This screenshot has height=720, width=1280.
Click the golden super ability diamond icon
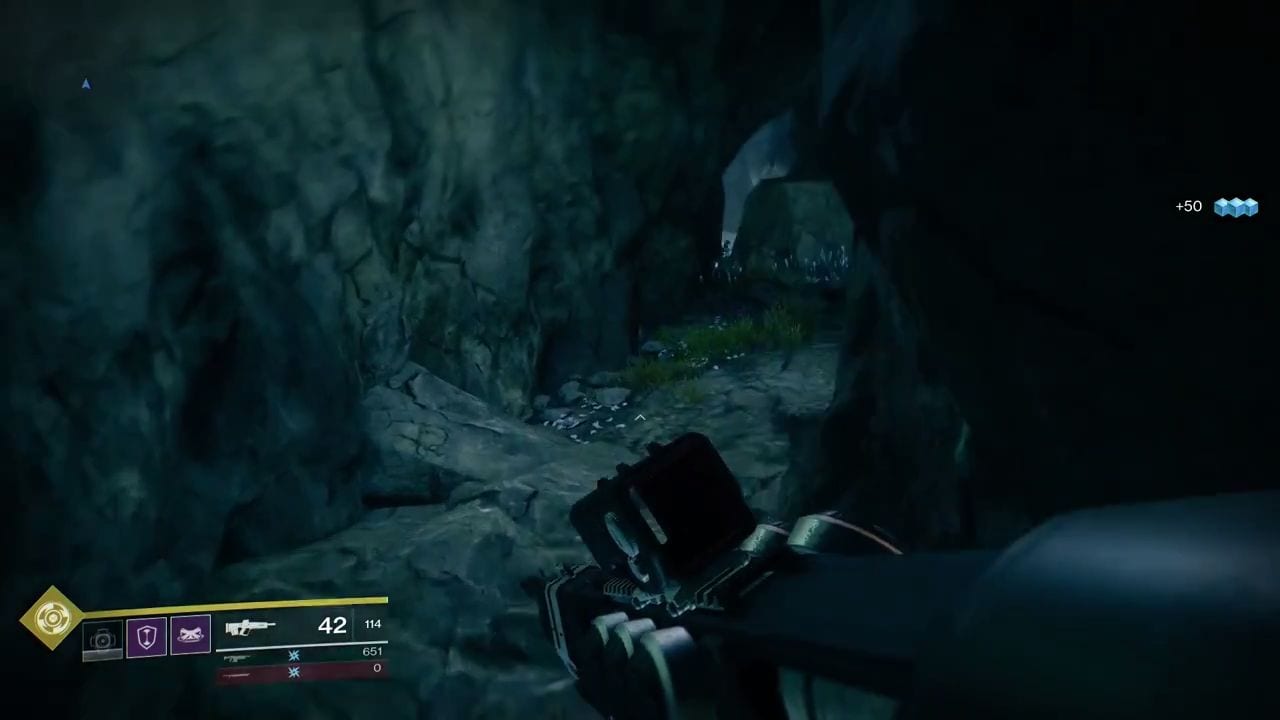tap(52, 618)
